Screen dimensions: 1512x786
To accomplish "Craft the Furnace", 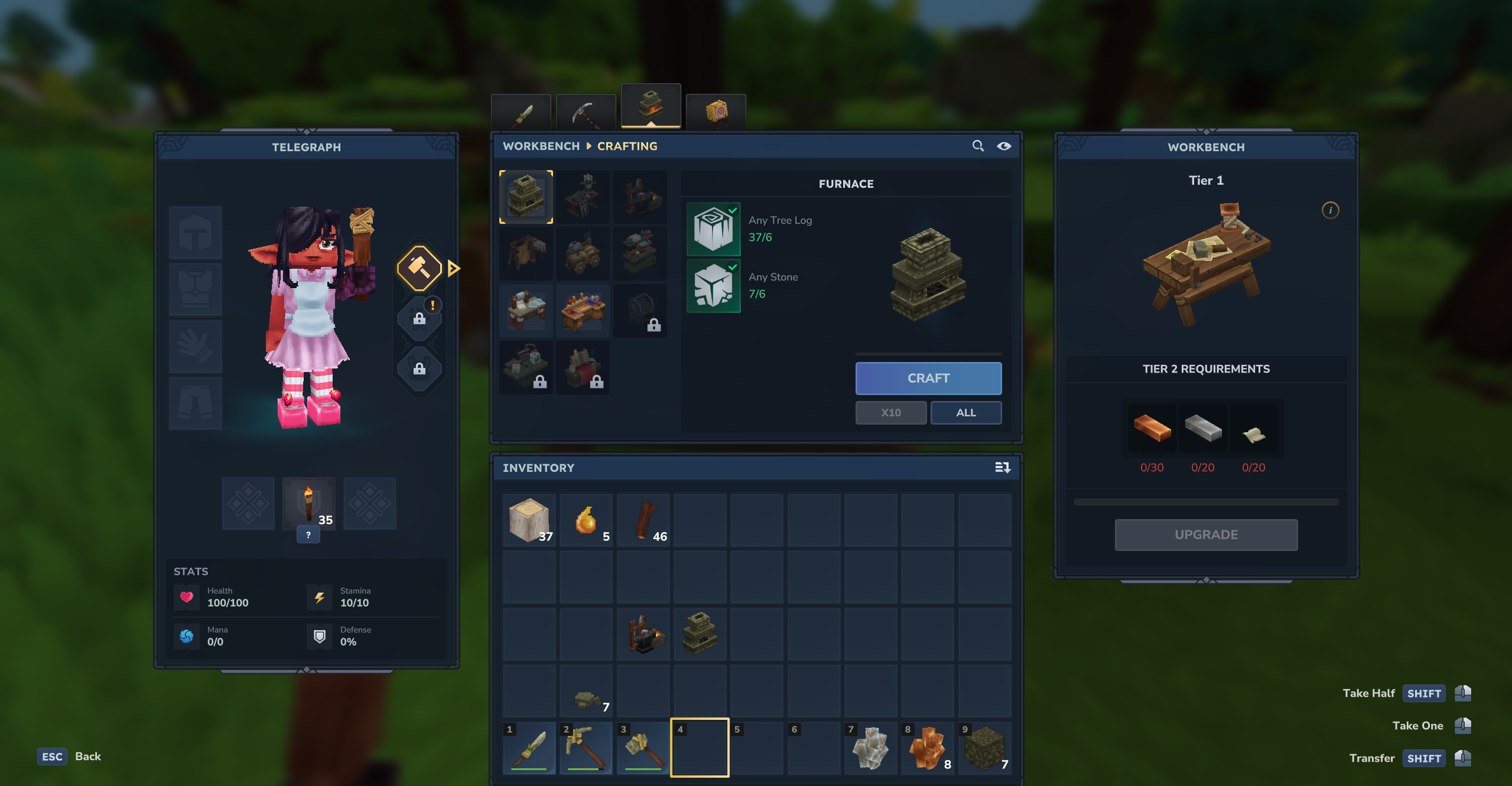I will pyautogui.click(x=928, y=378).
